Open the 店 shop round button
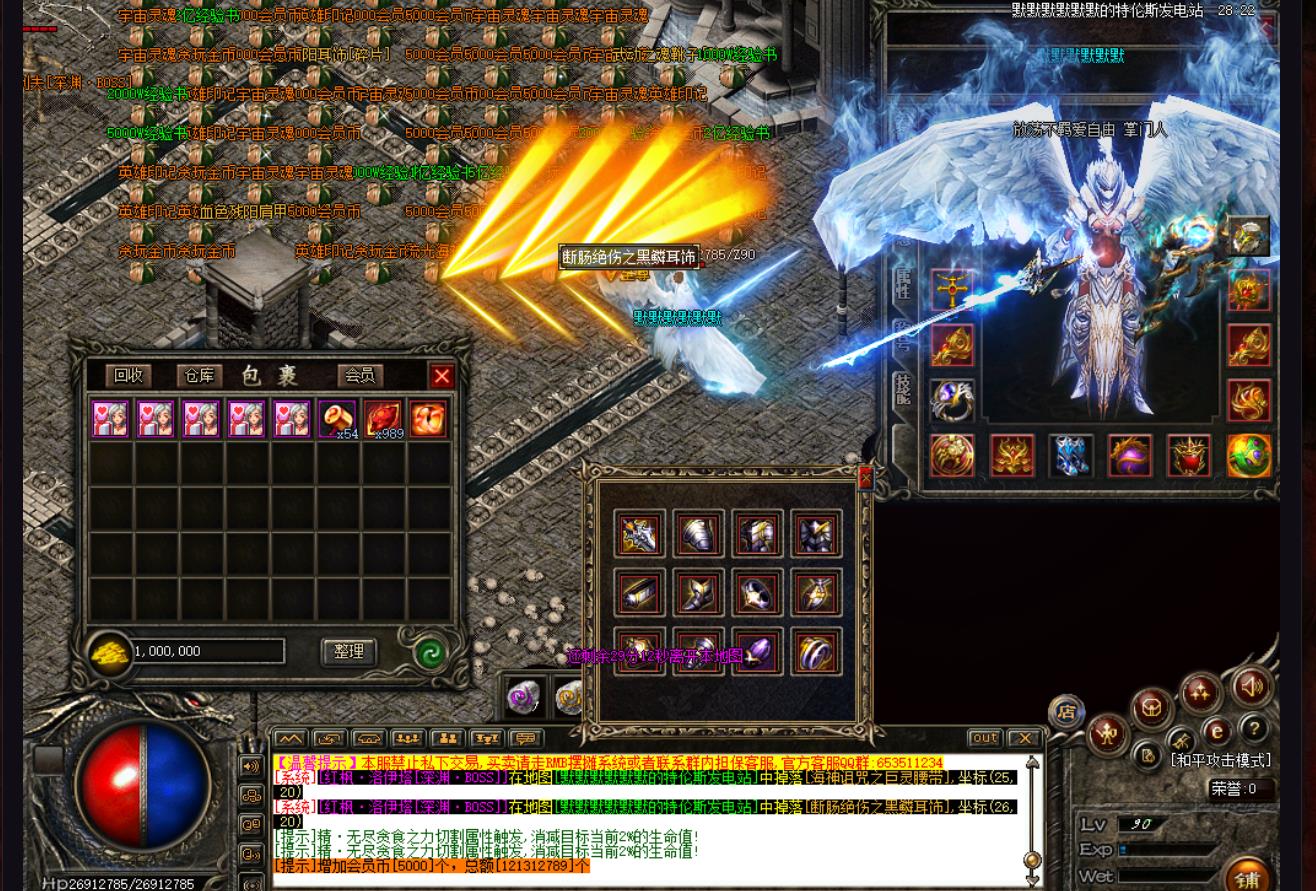1316x891 pixels. tap(1066, 712)
